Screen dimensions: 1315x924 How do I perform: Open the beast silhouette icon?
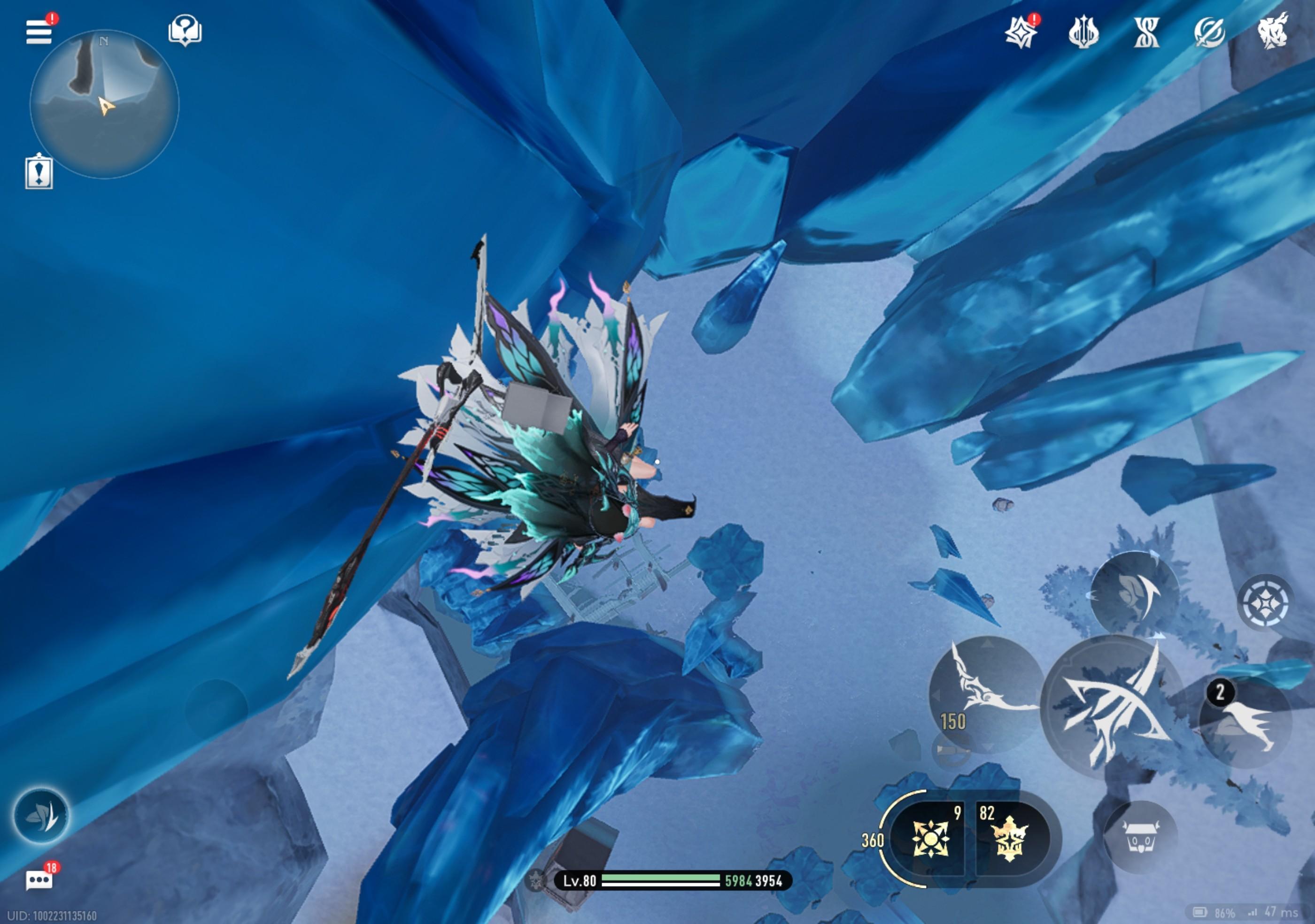click(1273, 31)
